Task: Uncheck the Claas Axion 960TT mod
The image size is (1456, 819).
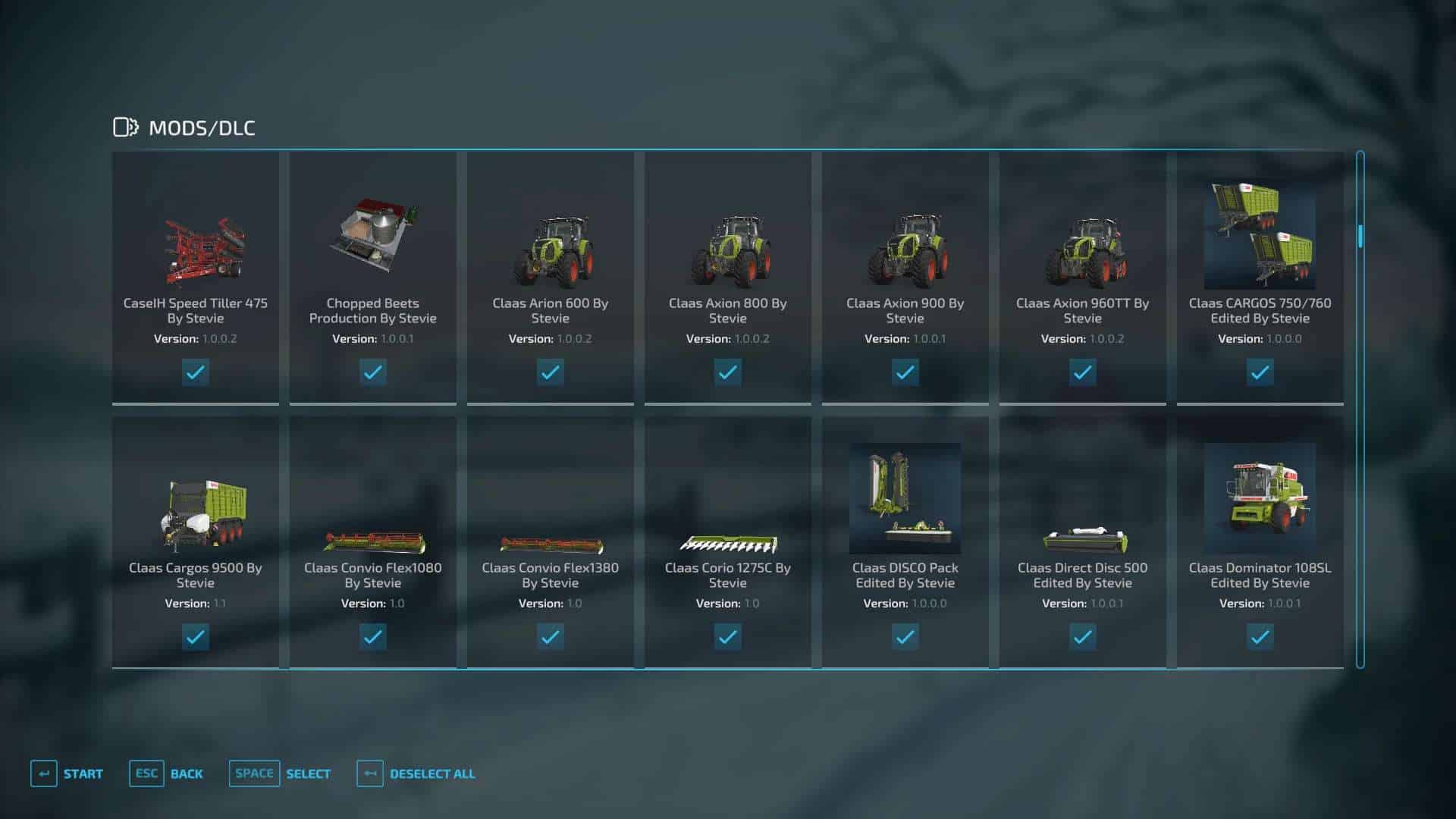Action: (x=1082, y=372)
